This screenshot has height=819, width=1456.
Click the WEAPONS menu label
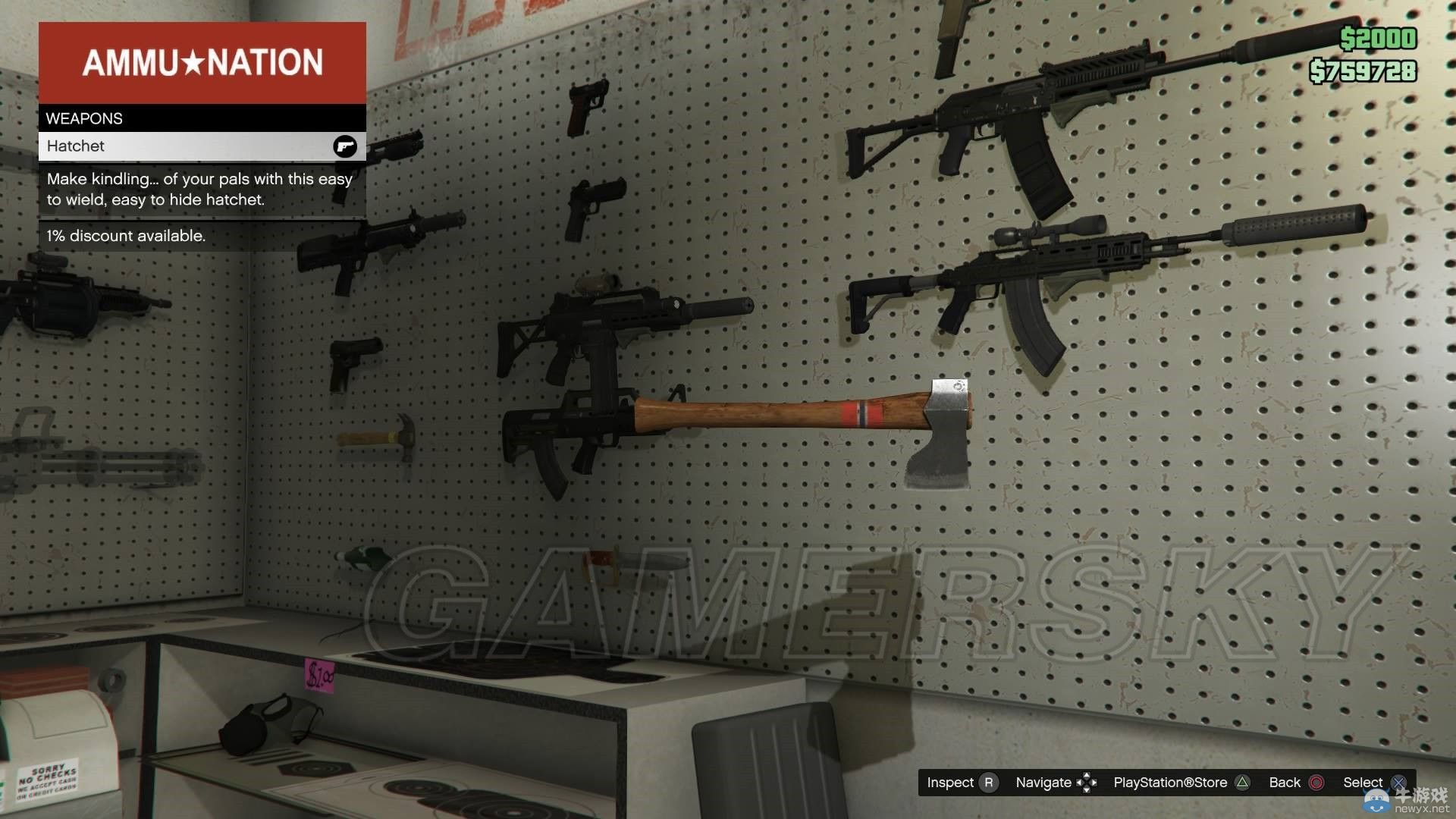pos(85,118)
